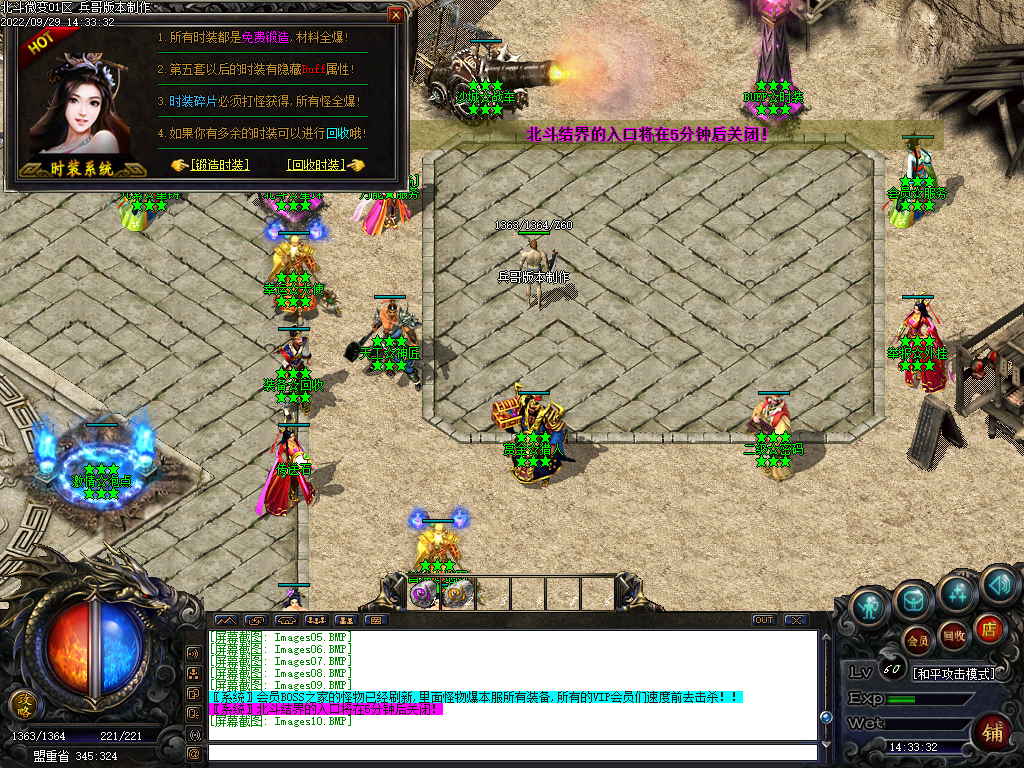Open the bag inventory round icon
The width and height of the screenshot is (1024, 768).
pyautogui.click(x=914, y=600)
